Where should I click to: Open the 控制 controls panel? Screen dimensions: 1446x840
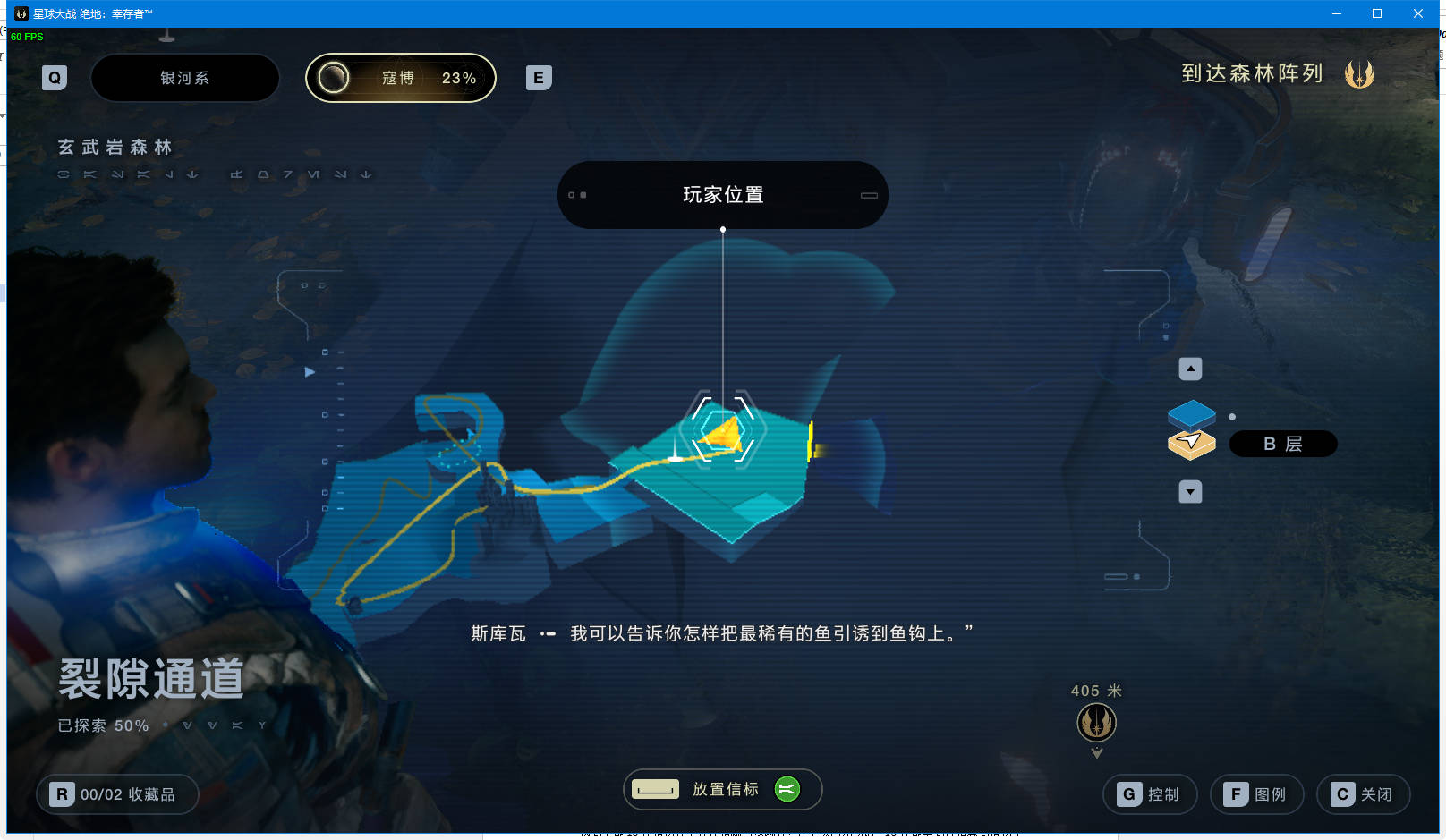[x=1150, y=794]
